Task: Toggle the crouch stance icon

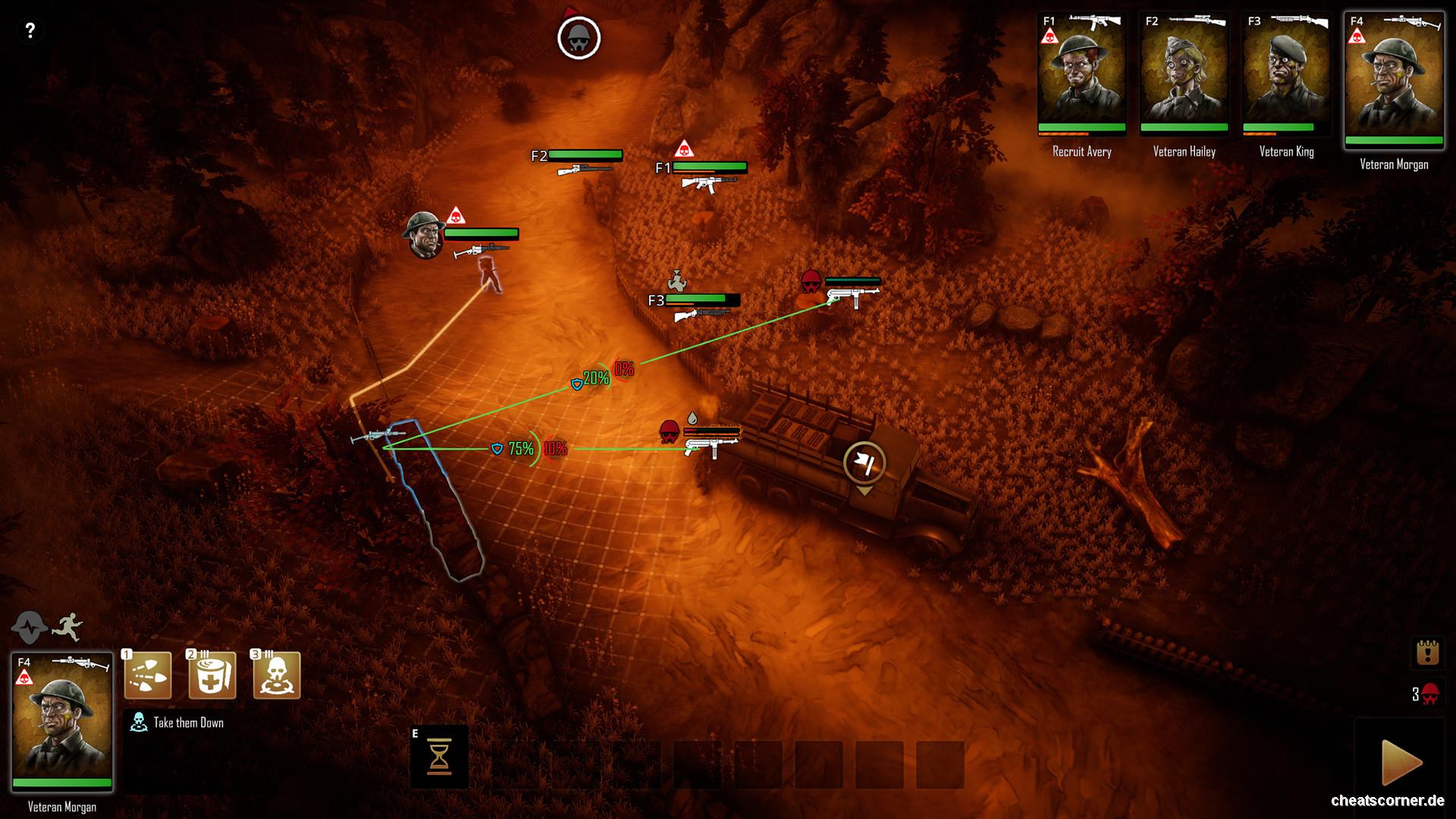Action: (29, 627)
